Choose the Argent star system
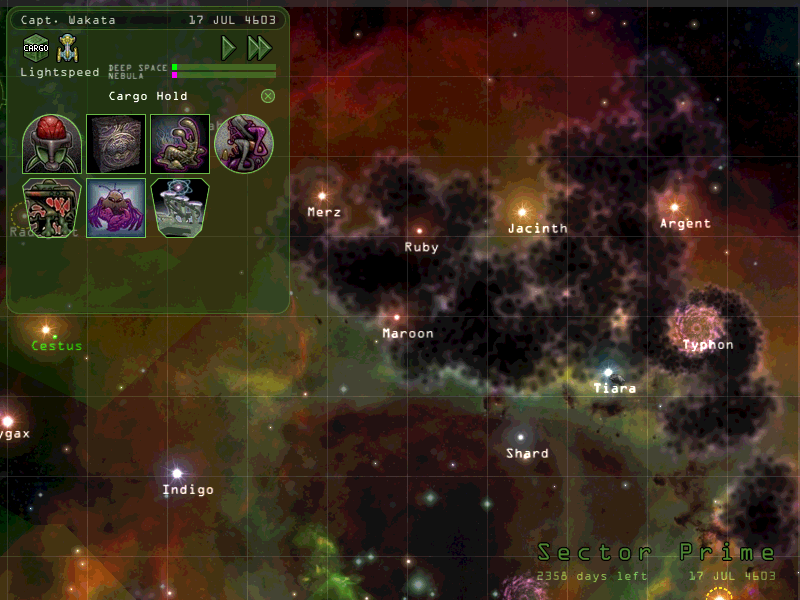 [674, 207]
